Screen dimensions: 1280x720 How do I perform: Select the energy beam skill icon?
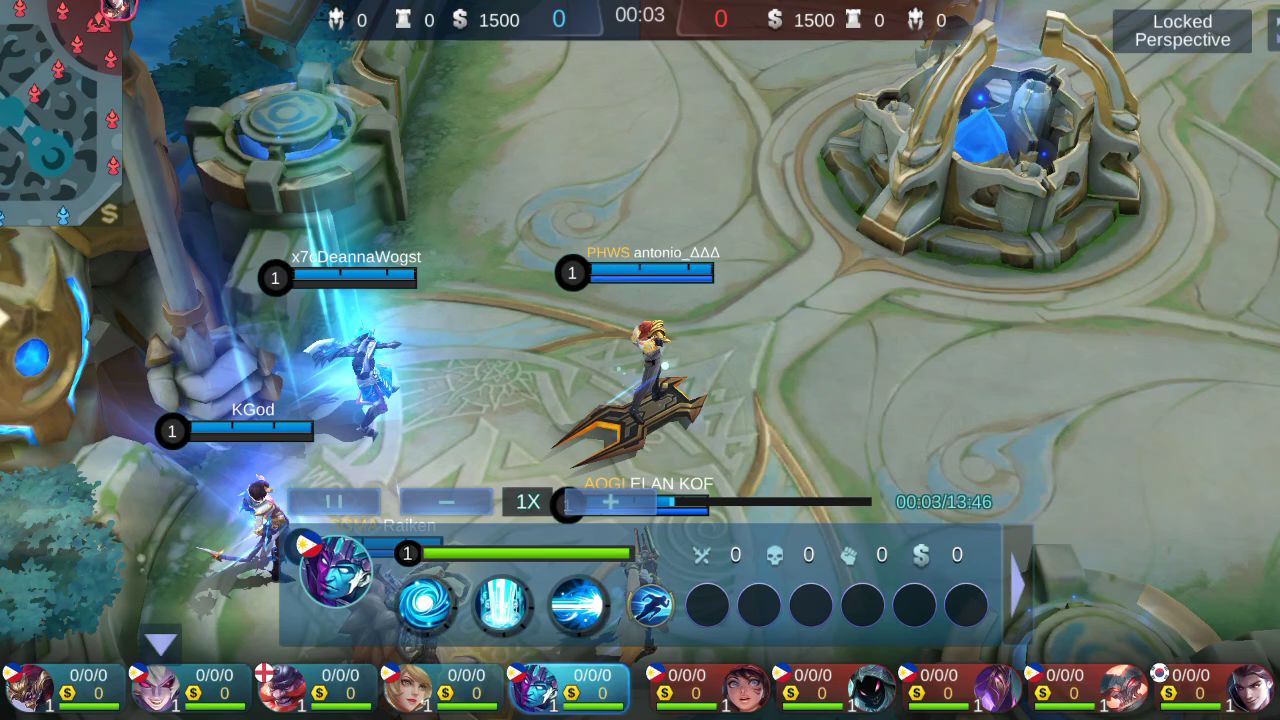(x=578, y=604)
